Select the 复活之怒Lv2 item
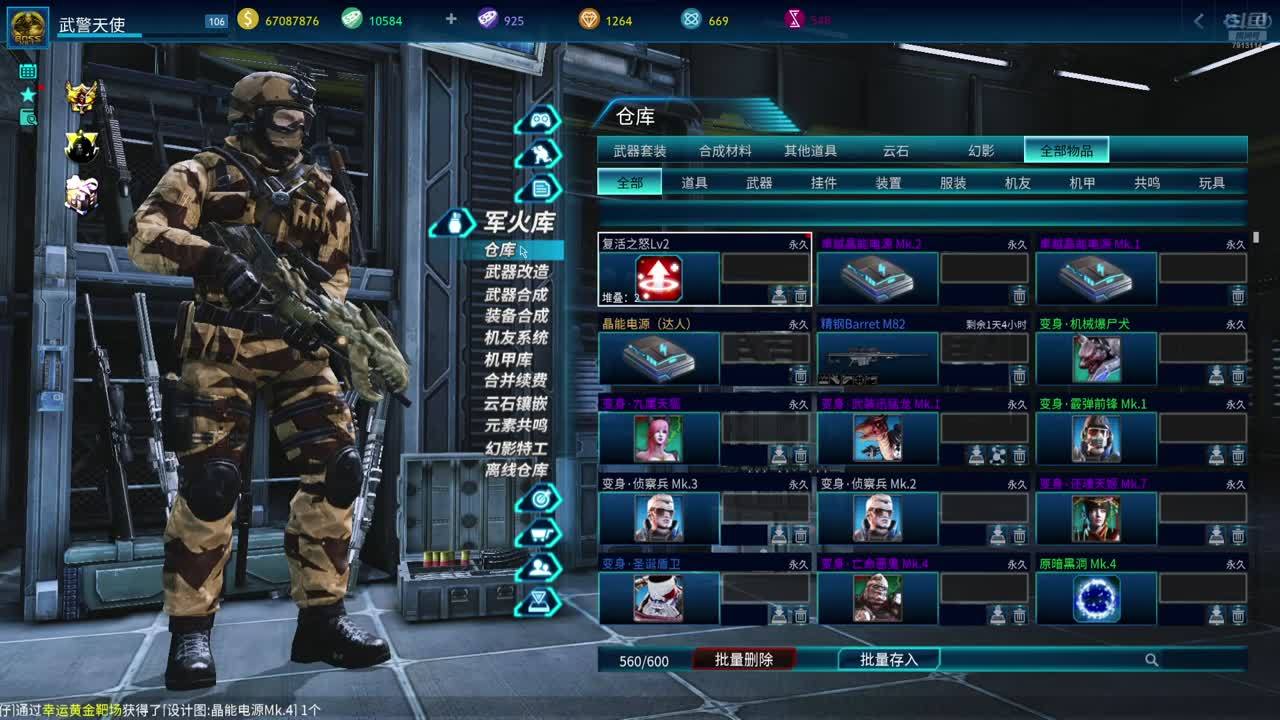1280x720 pixels. pyautogui.click(x=659, y=278)
